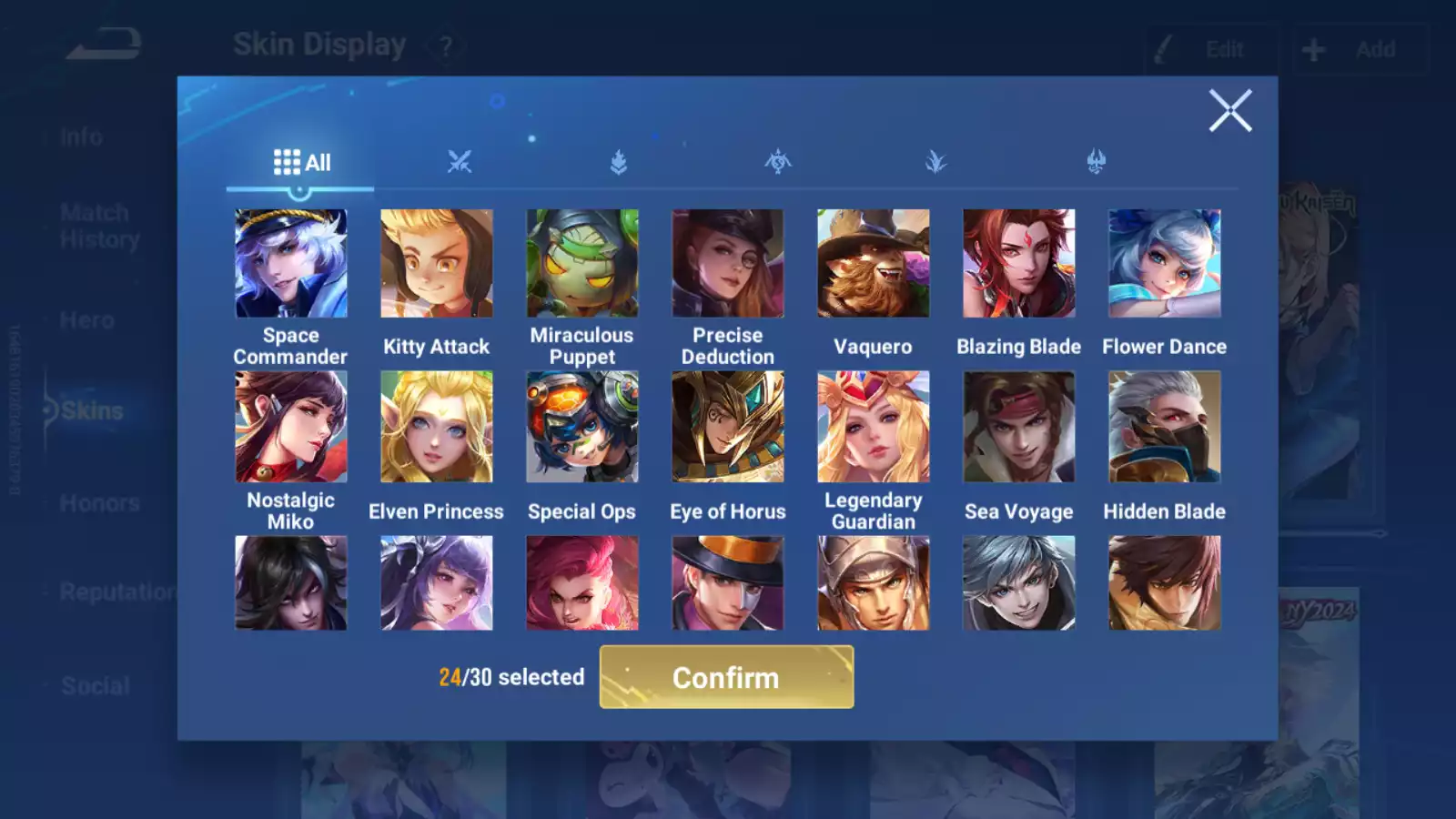Select the Support role filter icon
Image resolution: width=1456 pixels, height=819 pixels.
(1097, 162)
